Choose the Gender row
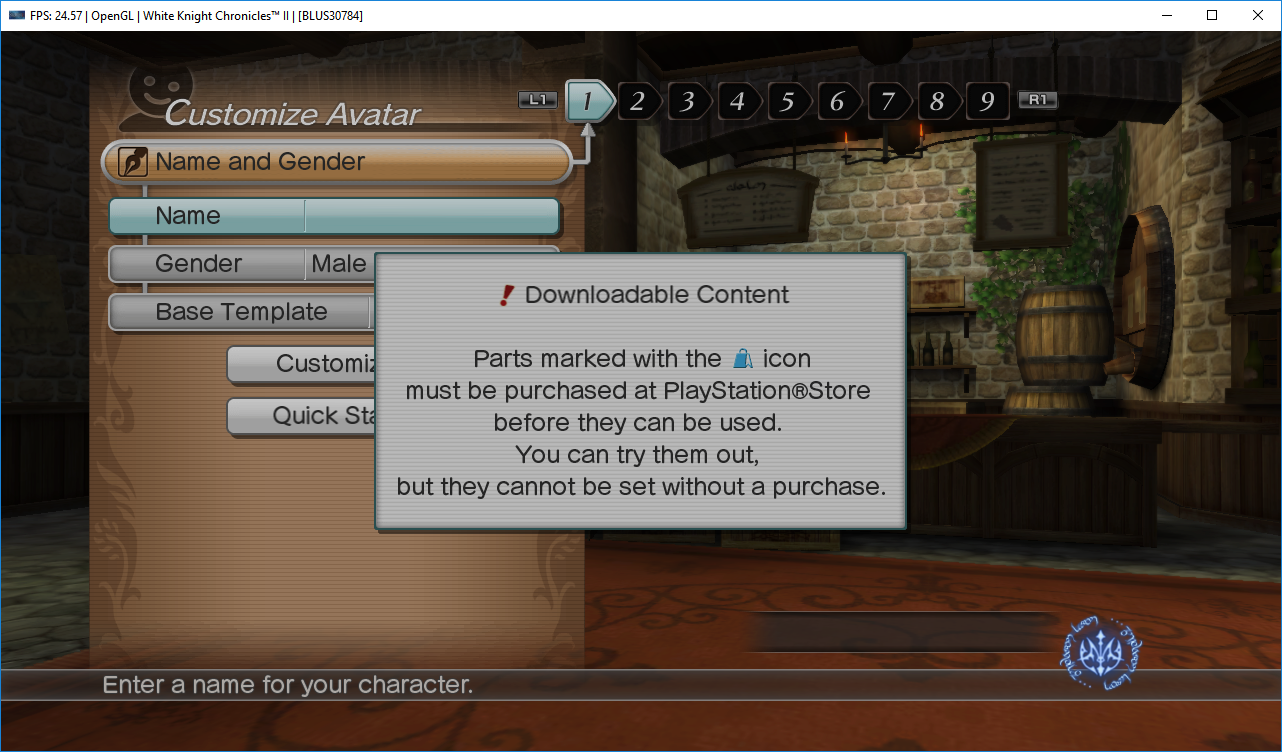1282x752 pixels. (240, 264)
